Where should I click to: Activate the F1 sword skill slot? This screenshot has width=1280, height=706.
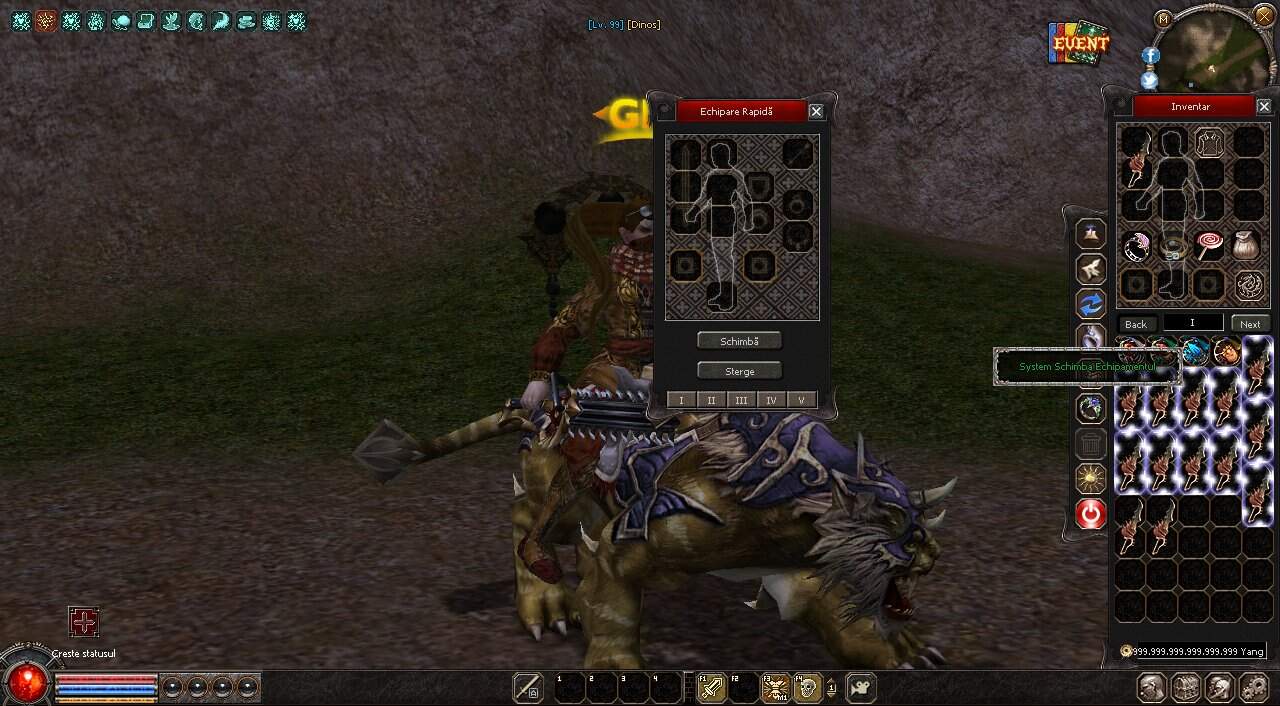(x=711, y=688)
